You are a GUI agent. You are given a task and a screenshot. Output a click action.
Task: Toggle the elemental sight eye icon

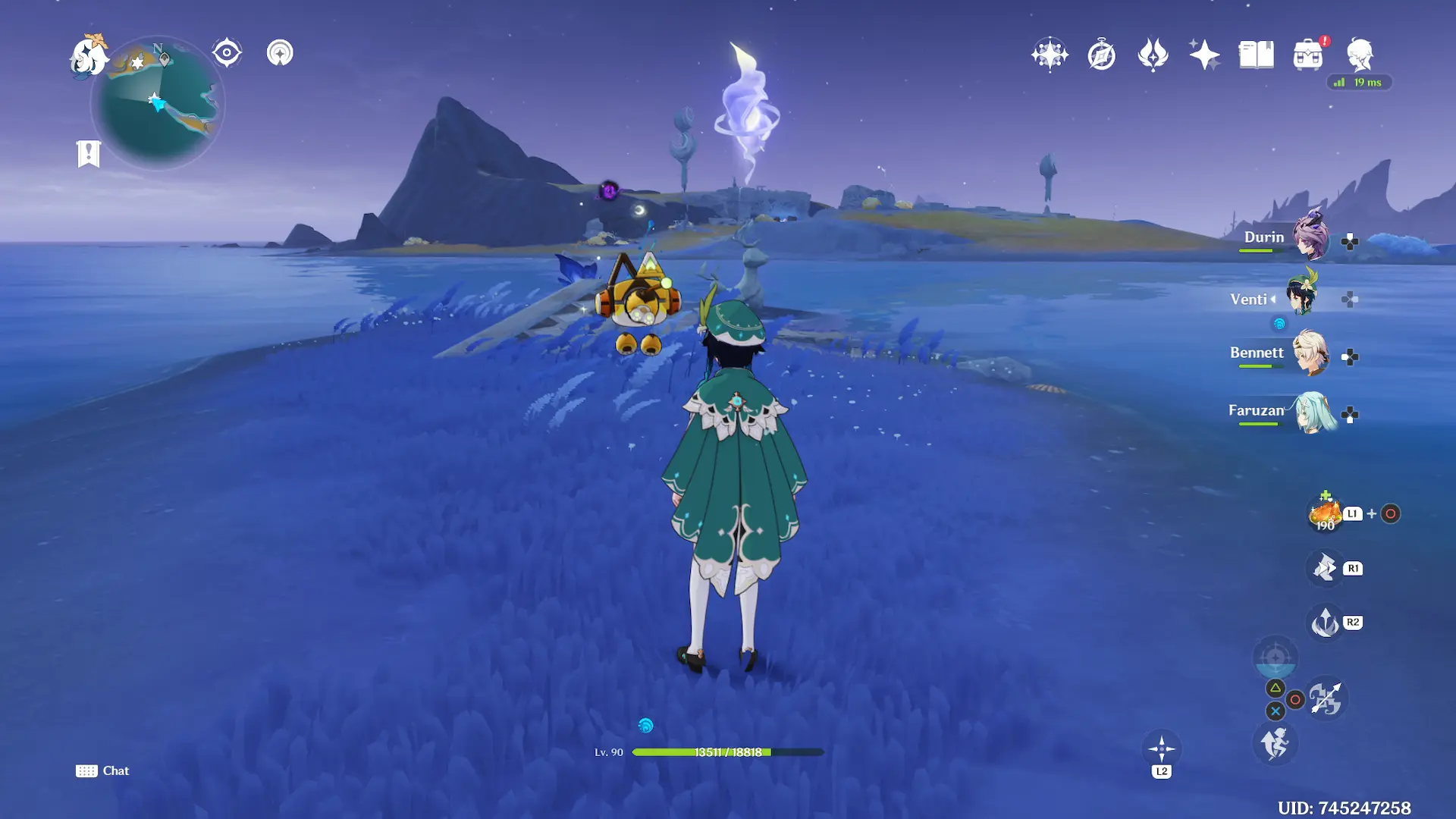coord(227,53)
